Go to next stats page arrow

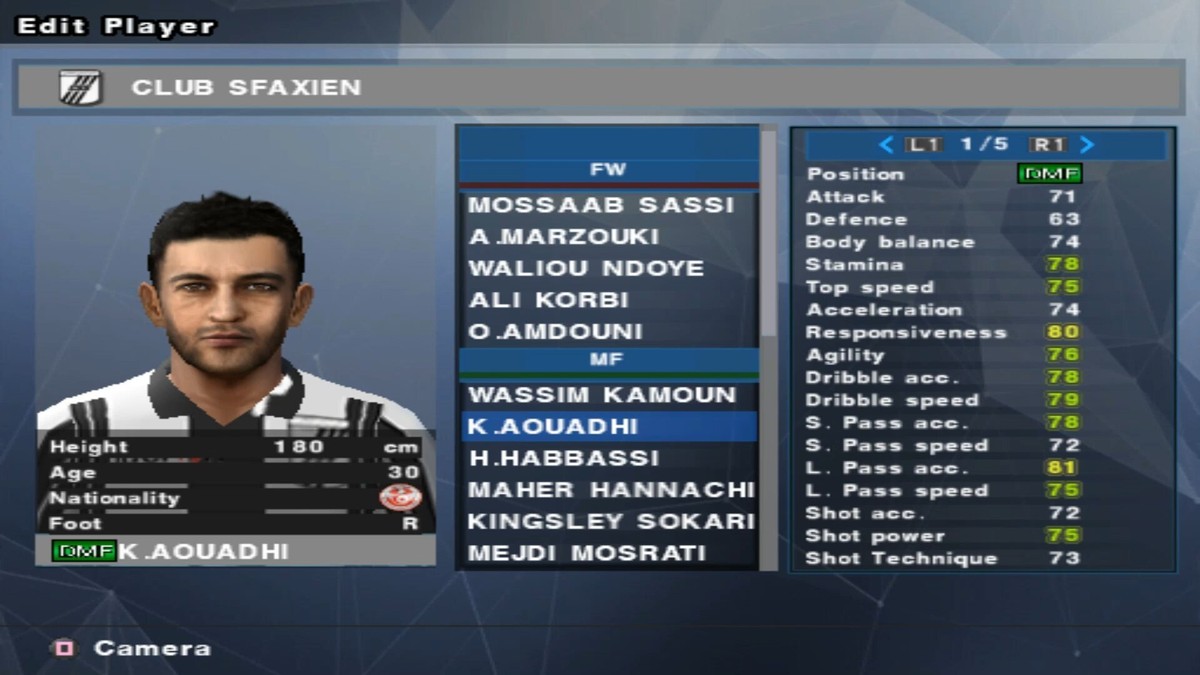click(1088, 145)
